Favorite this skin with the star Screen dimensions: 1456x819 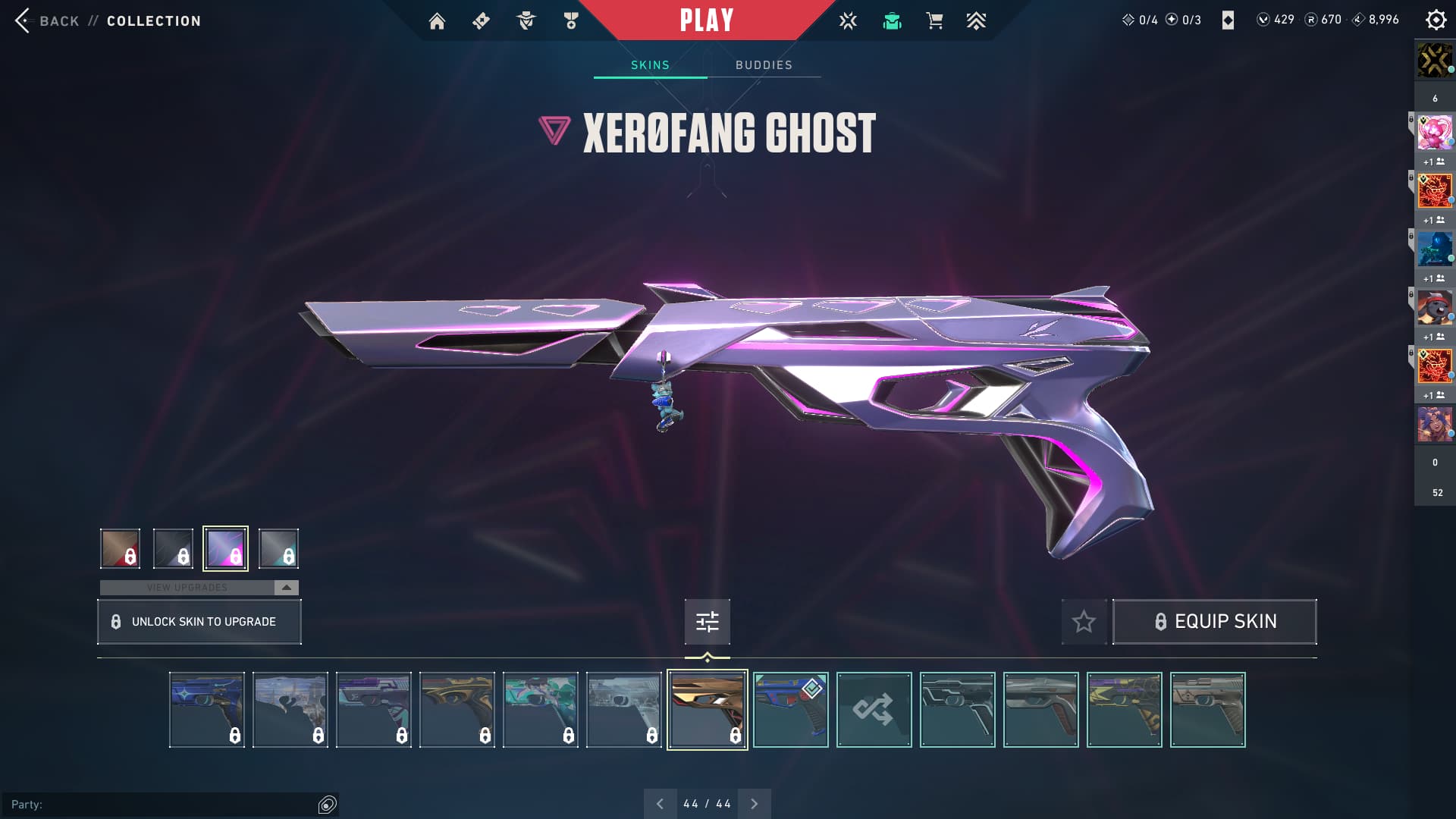pos(1084,622)
